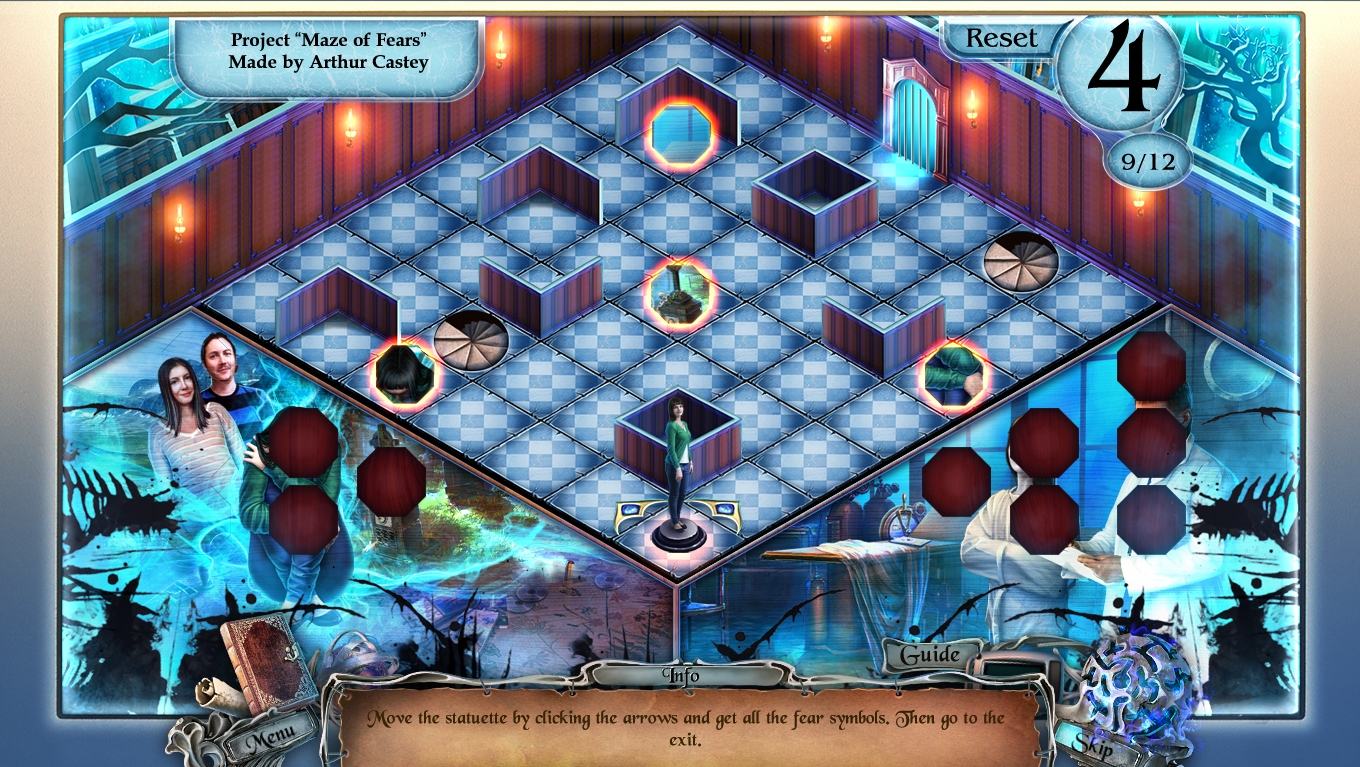1360x767 pixels.
Task: Click the Maze of Fears title plaque
Action: click(x=330, y=53)
